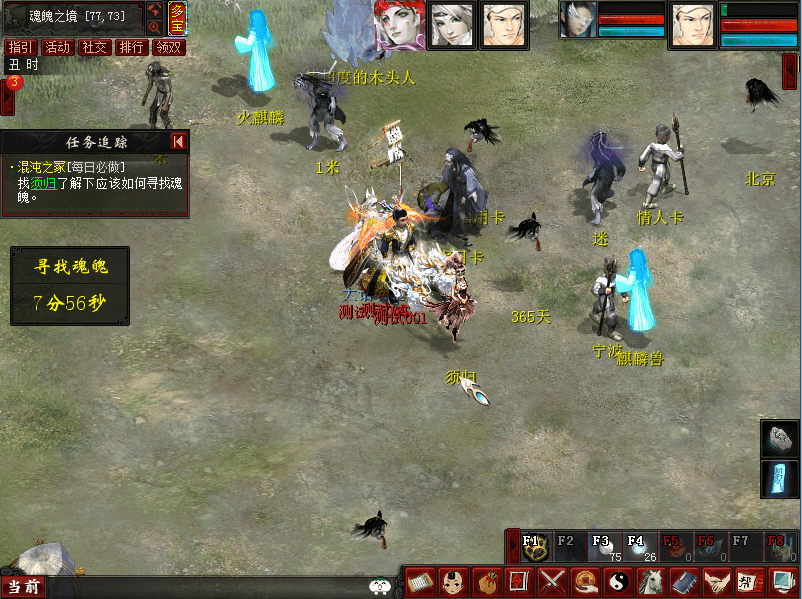
Task: Follow the 须归 link in quest tracker
Action: pyautogui.click(x=43, y=183)
